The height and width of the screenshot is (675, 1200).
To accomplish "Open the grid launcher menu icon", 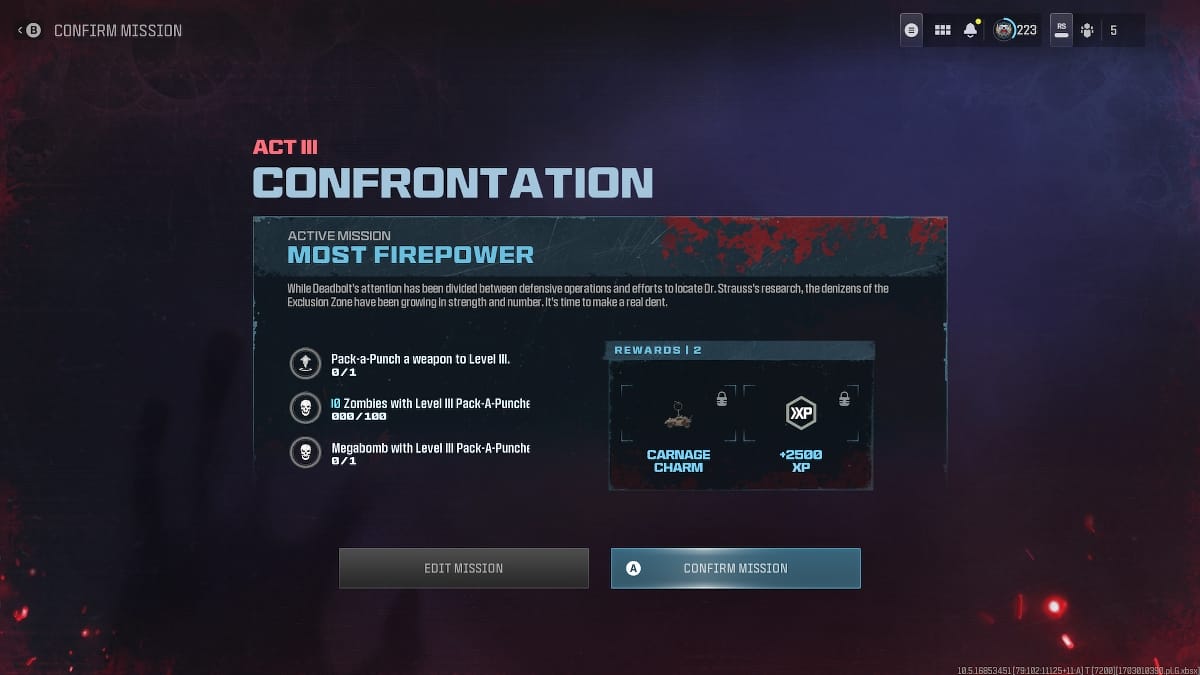I will click(x=942, y=30).
